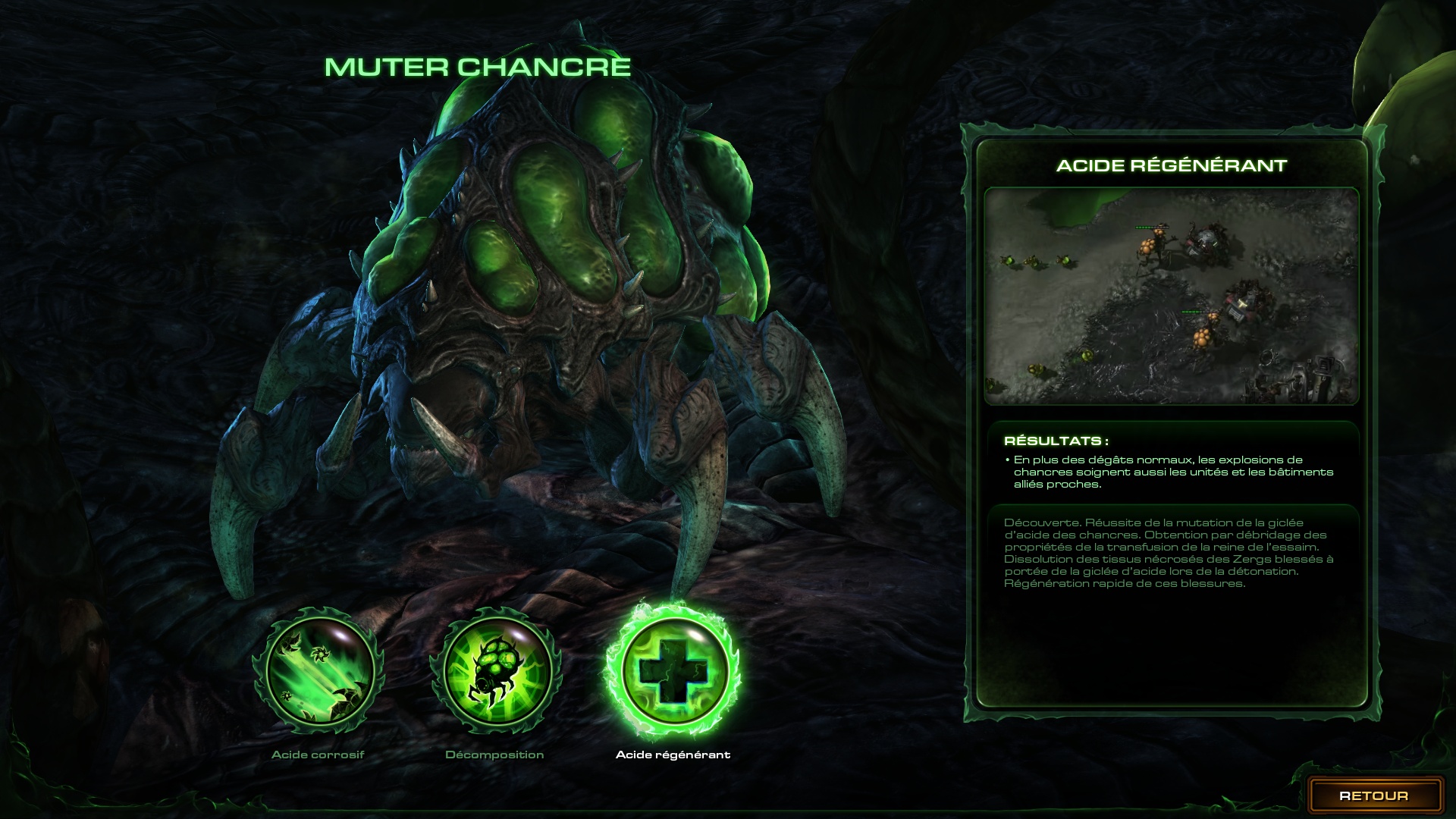
Task: Click the Retour button
Action: click(x=1373, y=795)
